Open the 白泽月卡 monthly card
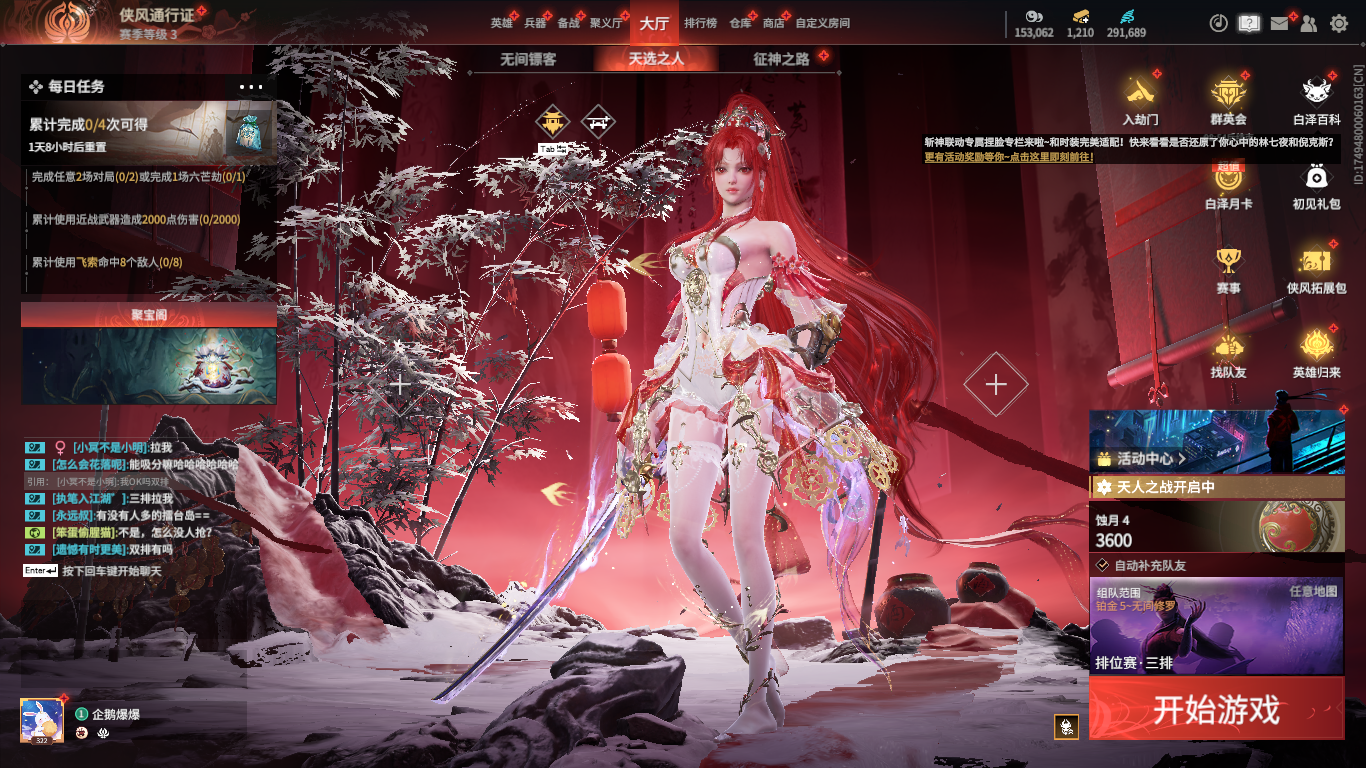The image size is (1366, 768). (1228, 185)
